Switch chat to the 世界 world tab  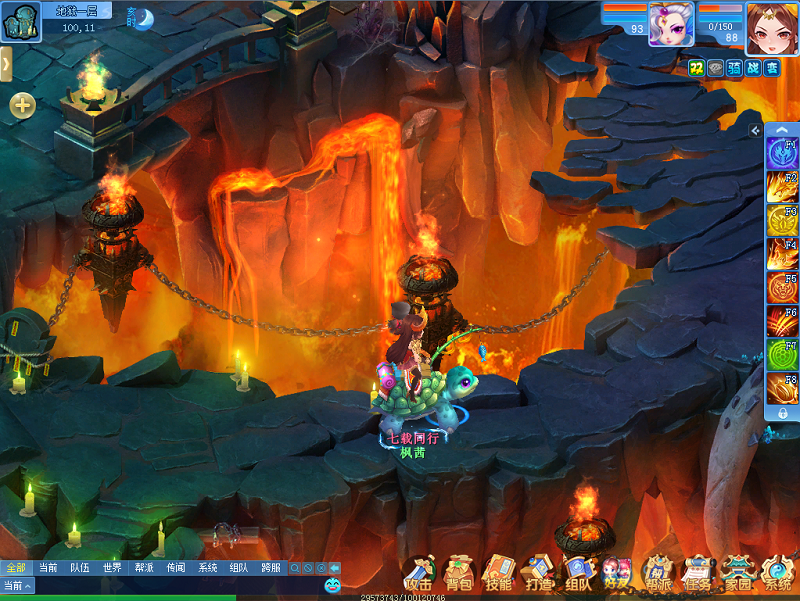pos(112,567)
